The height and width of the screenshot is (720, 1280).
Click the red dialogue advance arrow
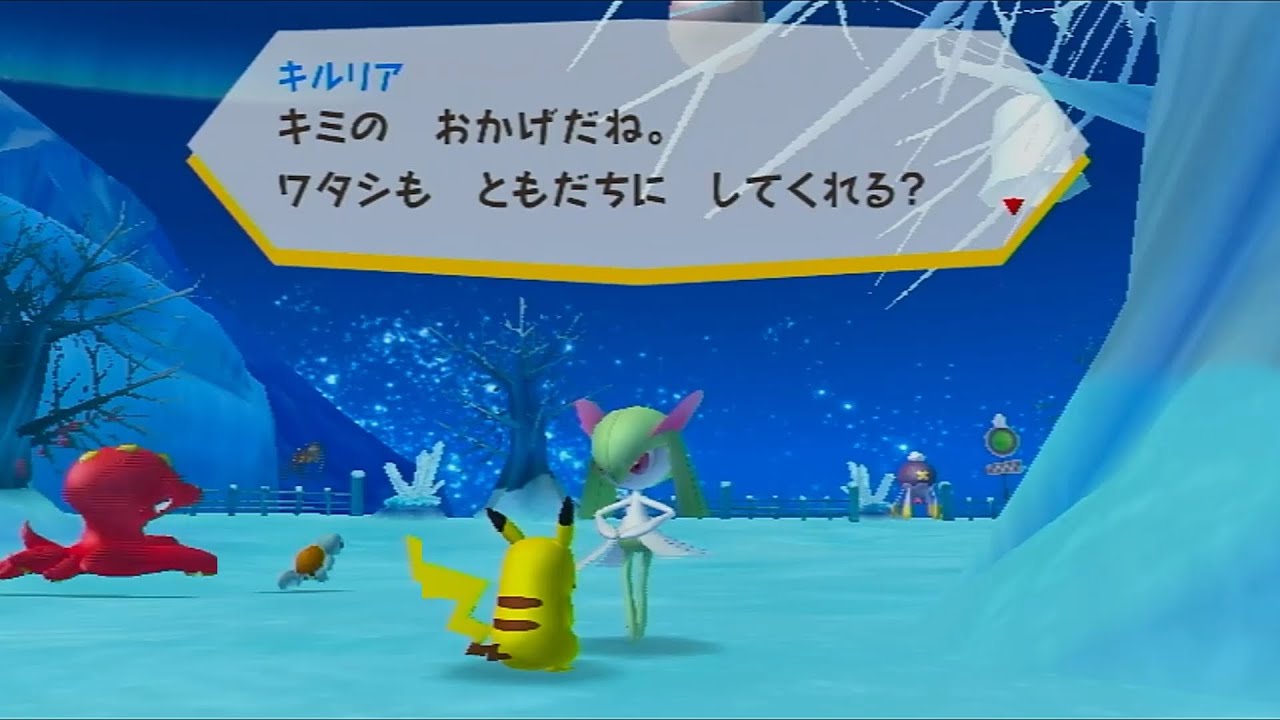(x=1013, y=203)
